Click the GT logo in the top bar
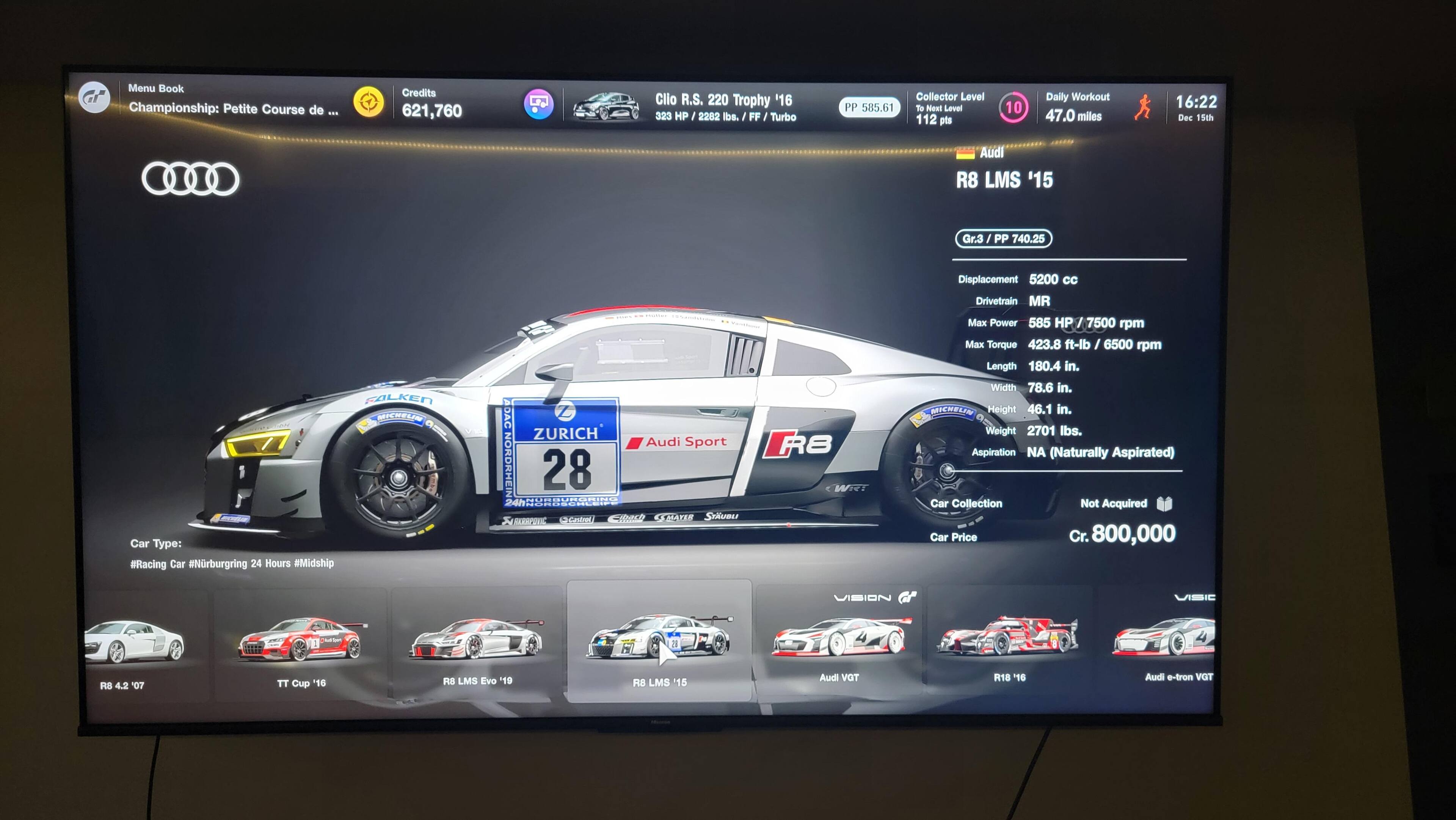 (94, 97)
